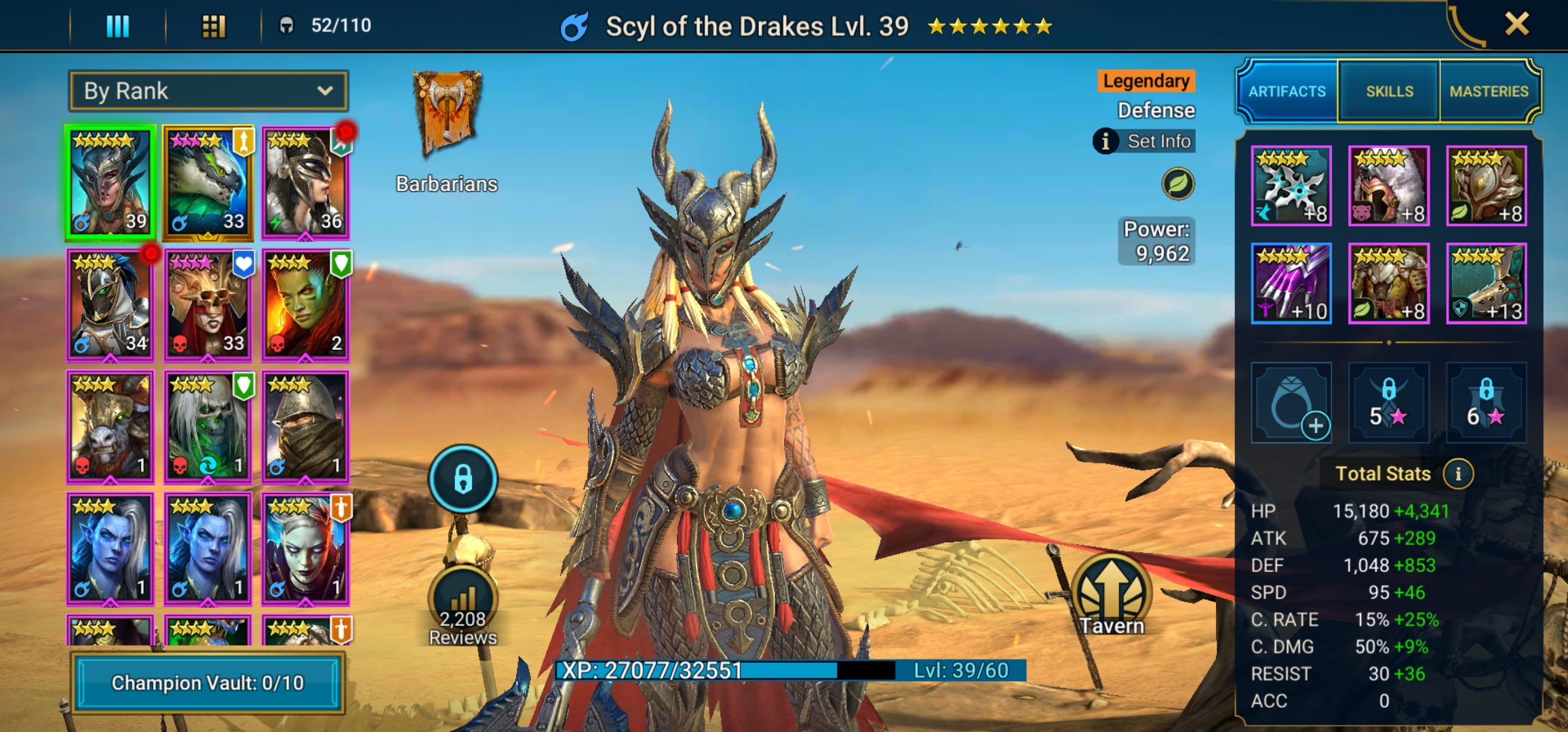The width and height of the screenshot is (1568, 732).
Task: Open the Champion Vault
Action: 208,683
